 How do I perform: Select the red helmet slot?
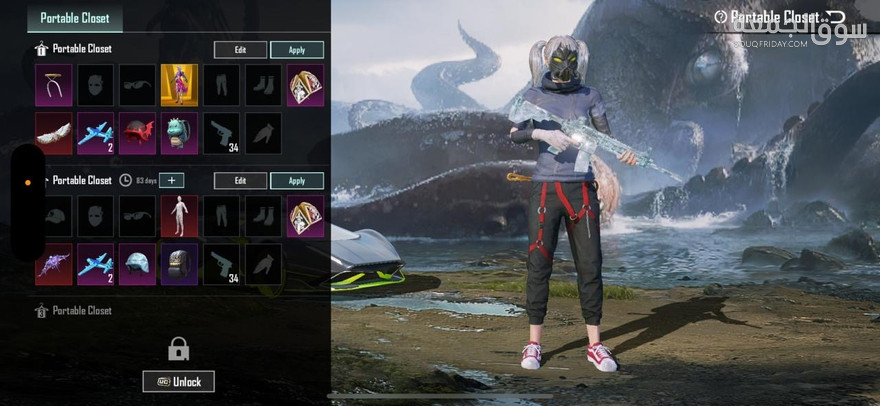[x=137, y=133]
